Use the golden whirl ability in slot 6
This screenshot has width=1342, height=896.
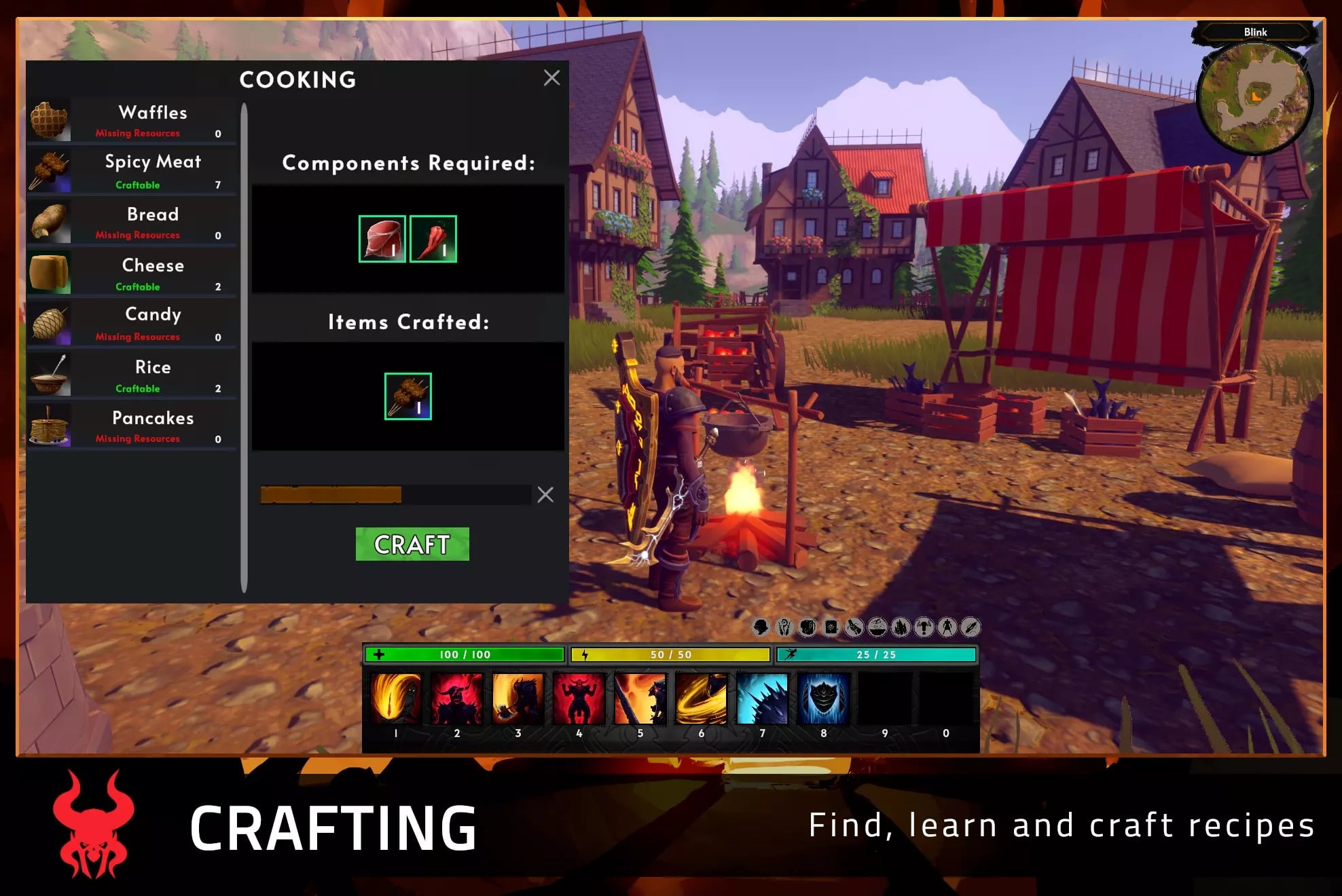[x=701, y=698]
